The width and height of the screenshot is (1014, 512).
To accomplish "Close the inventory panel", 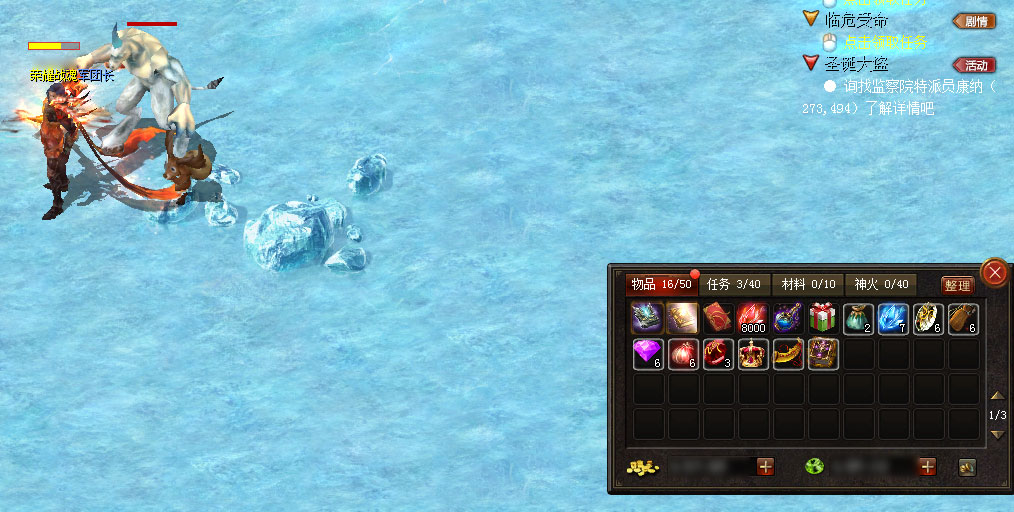I will pyautogui.click(x=994, y=272).
